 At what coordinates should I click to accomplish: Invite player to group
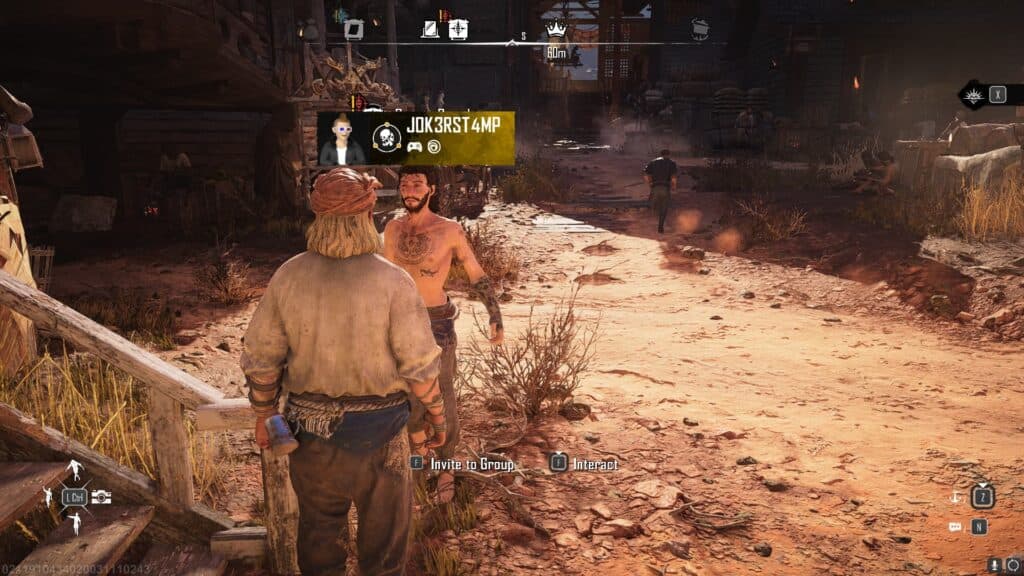click(x=463, y=464)
